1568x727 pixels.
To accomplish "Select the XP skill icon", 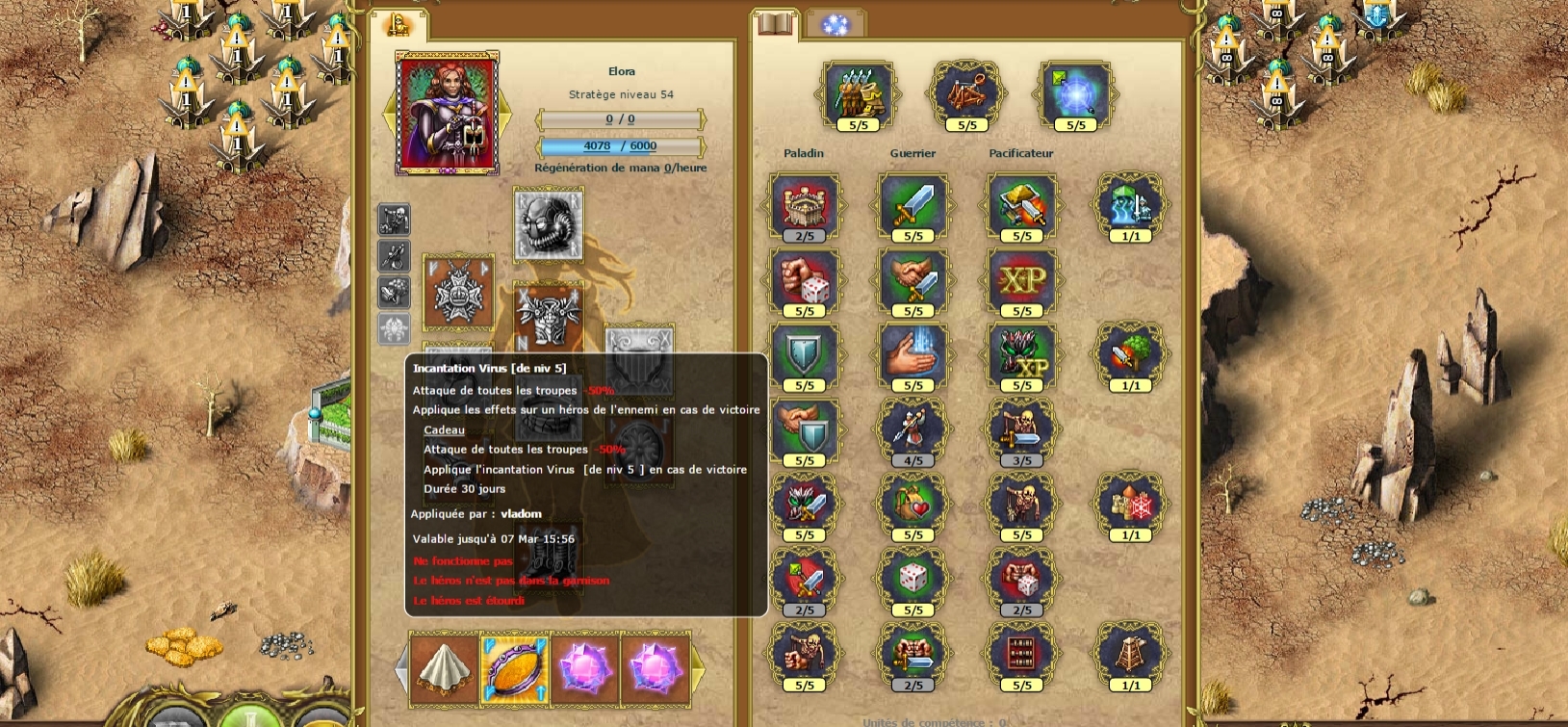I will point(1021,280).
